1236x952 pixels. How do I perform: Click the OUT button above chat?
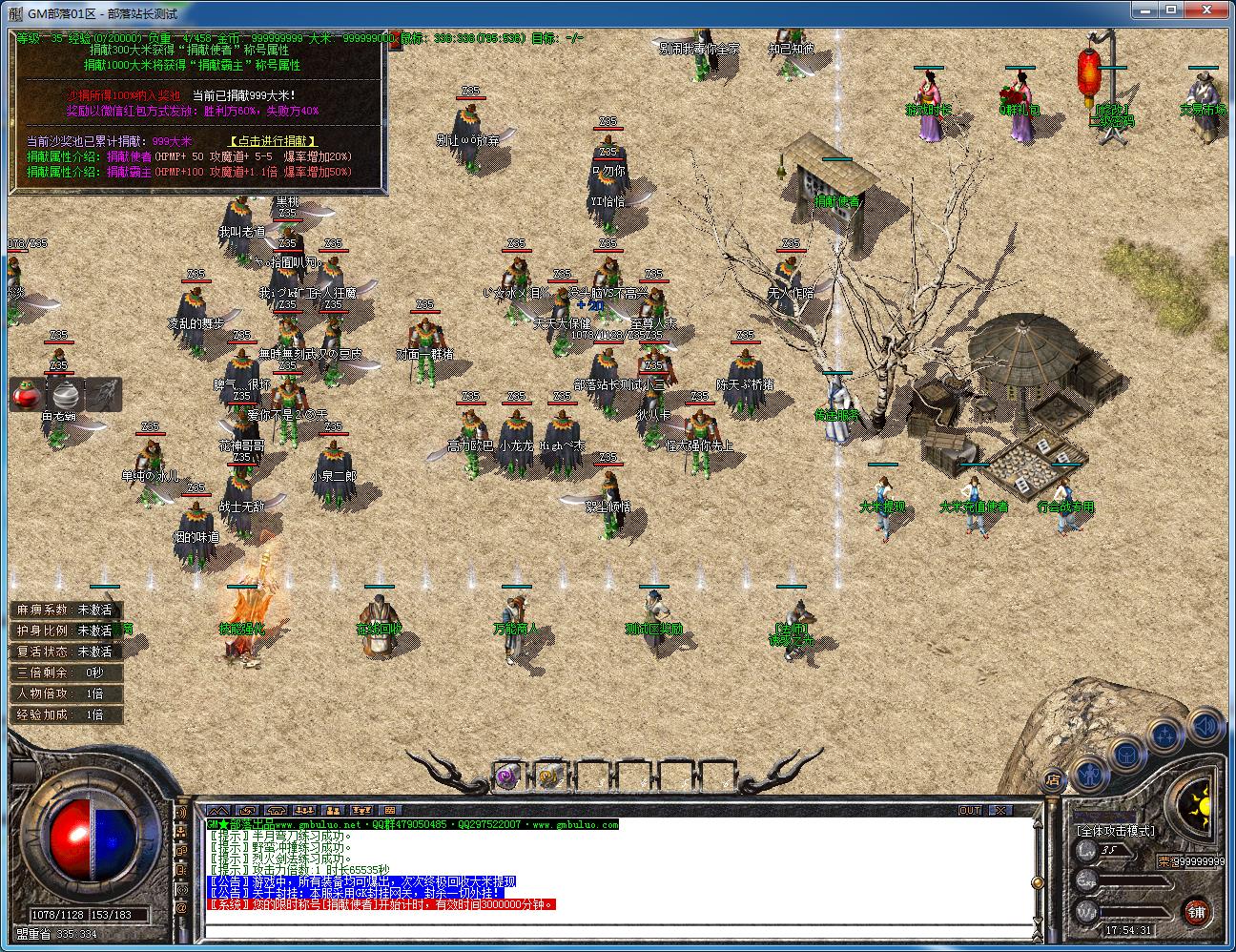click(970, 811)
